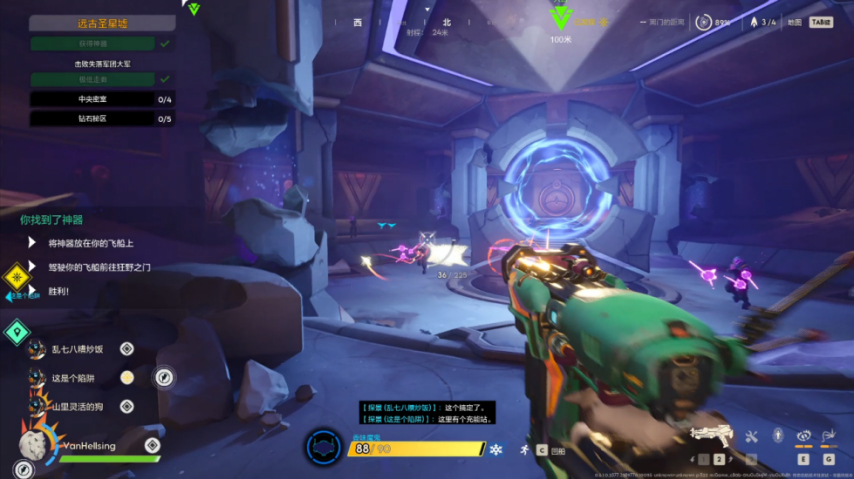This screenshot has height=479, width=854.
Task: Click the yellow diamond objective marker icon
Action: tap(16, 277)
